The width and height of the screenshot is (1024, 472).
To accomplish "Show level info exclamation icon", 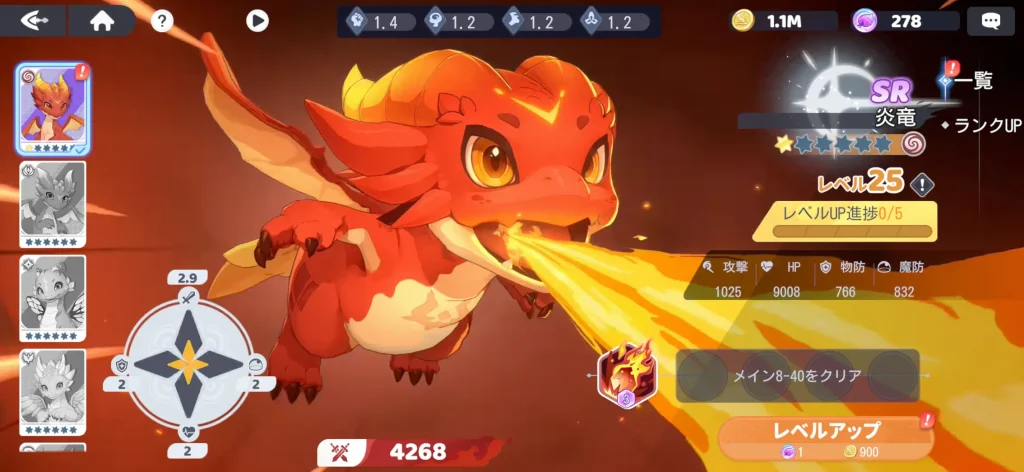I will click(922, 183).
